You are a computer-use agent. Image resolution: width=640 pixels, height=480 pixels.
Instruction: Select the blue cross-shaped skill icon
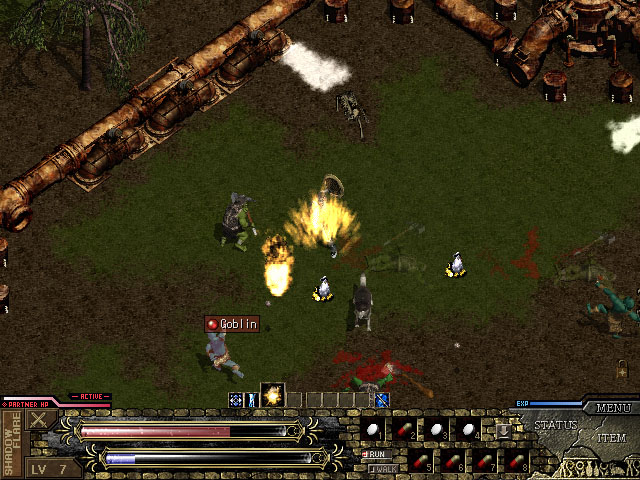[x=236, y=400]
